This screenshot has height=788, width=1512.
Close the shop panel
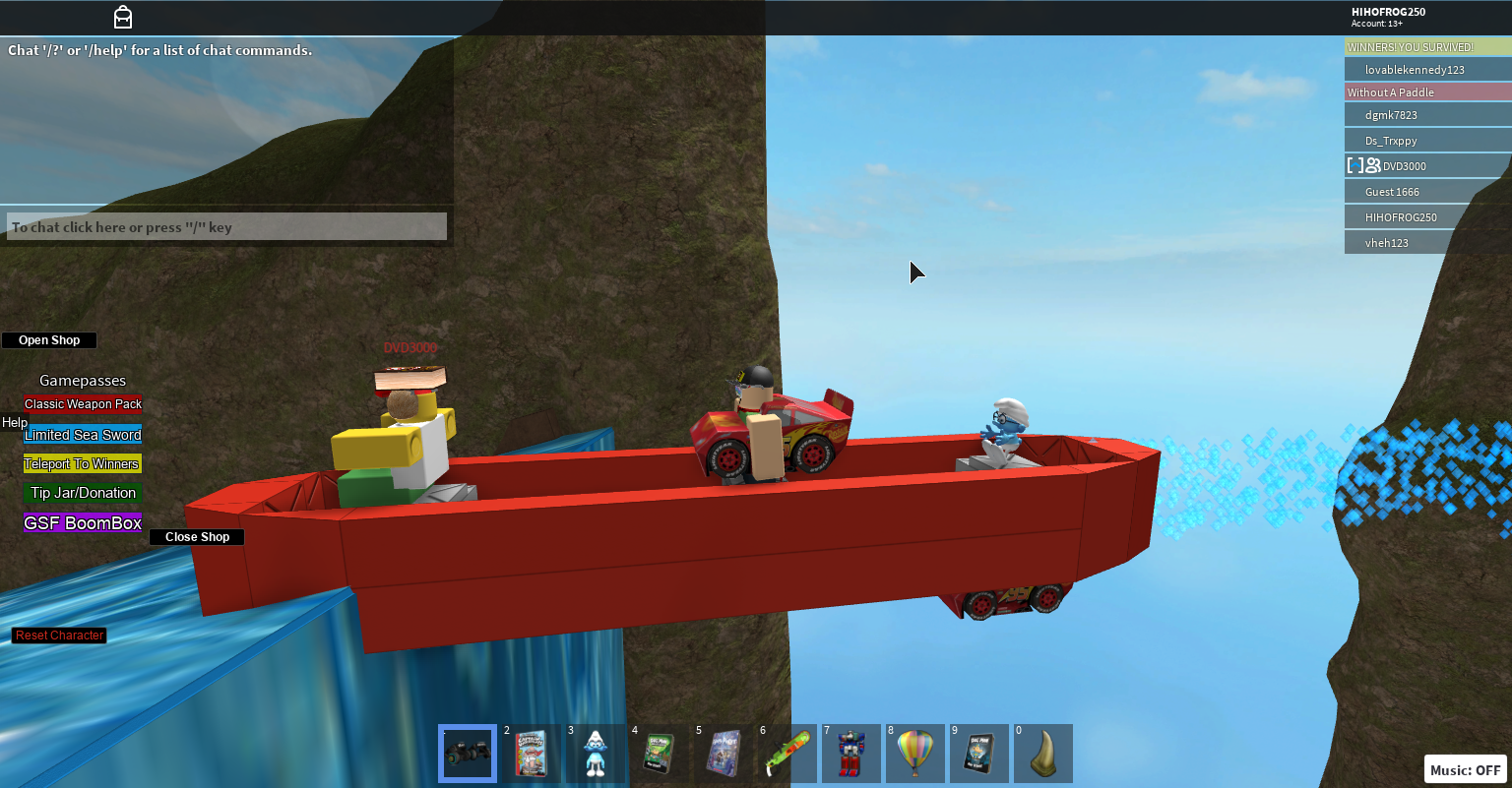(x=197, y=537)
